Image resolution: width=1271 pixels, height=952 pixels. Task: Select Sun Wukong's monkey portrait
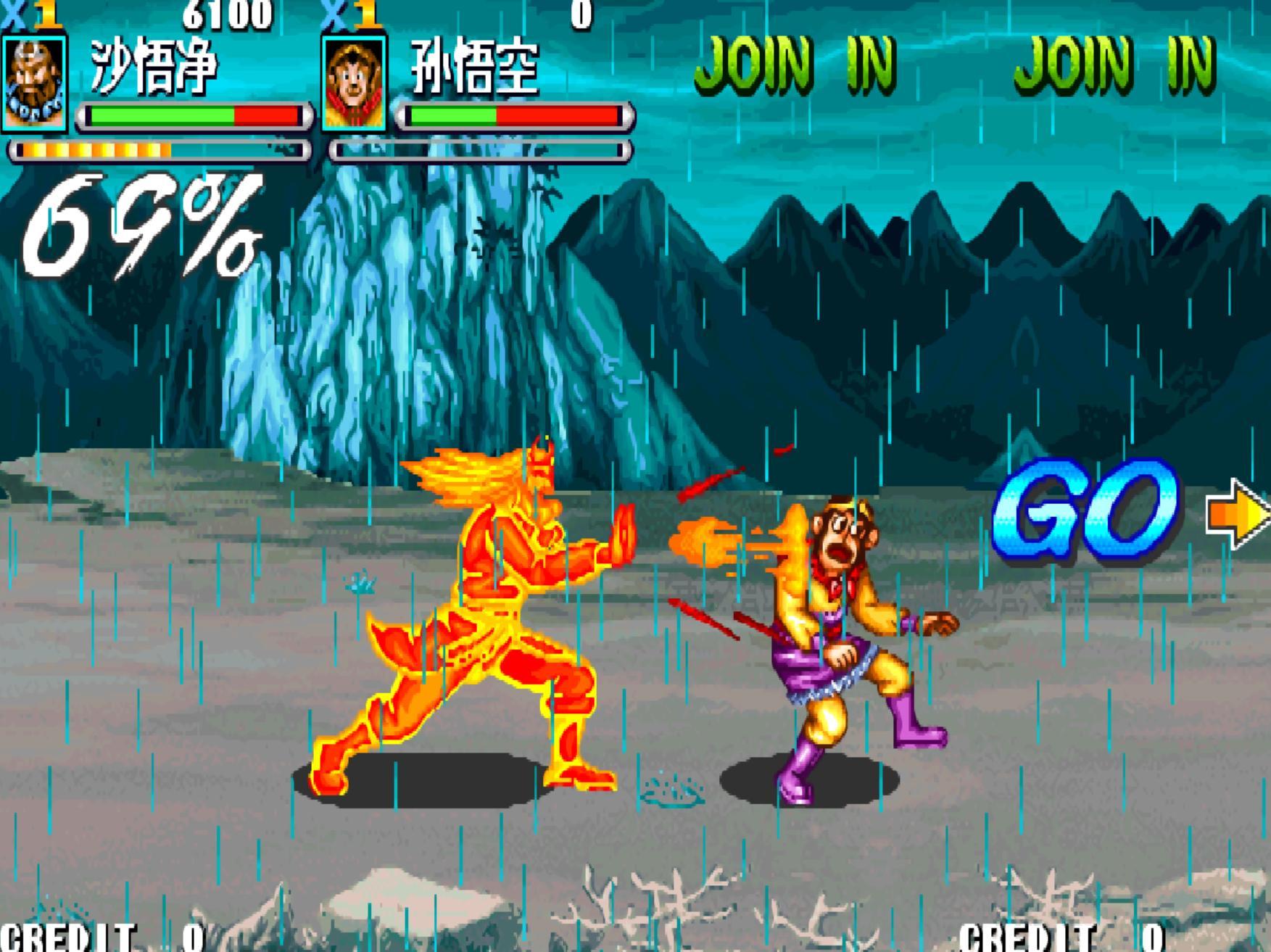point(355,83)
